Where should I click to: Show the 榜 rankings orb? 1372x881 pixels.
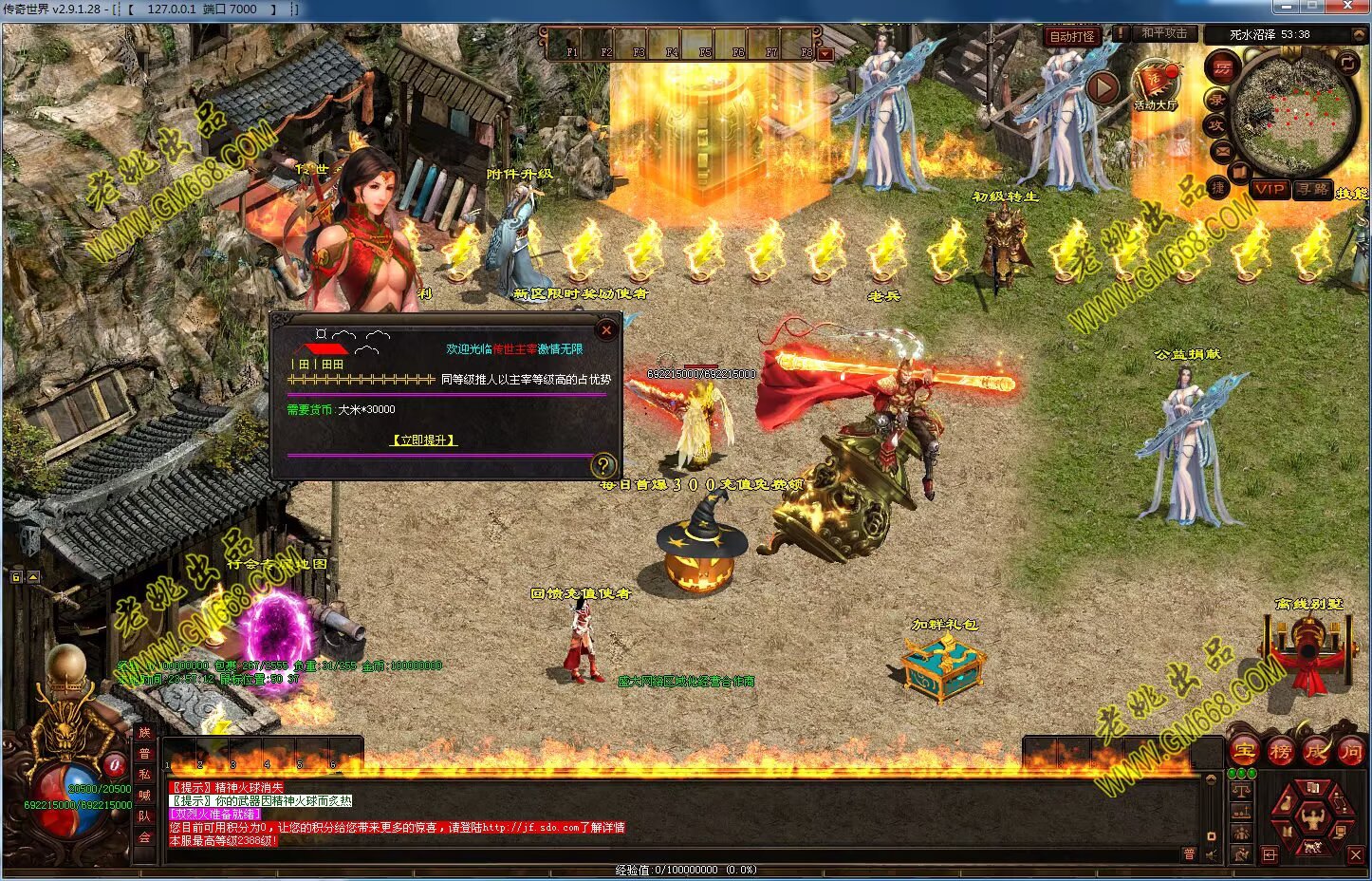click(1280, 752)
